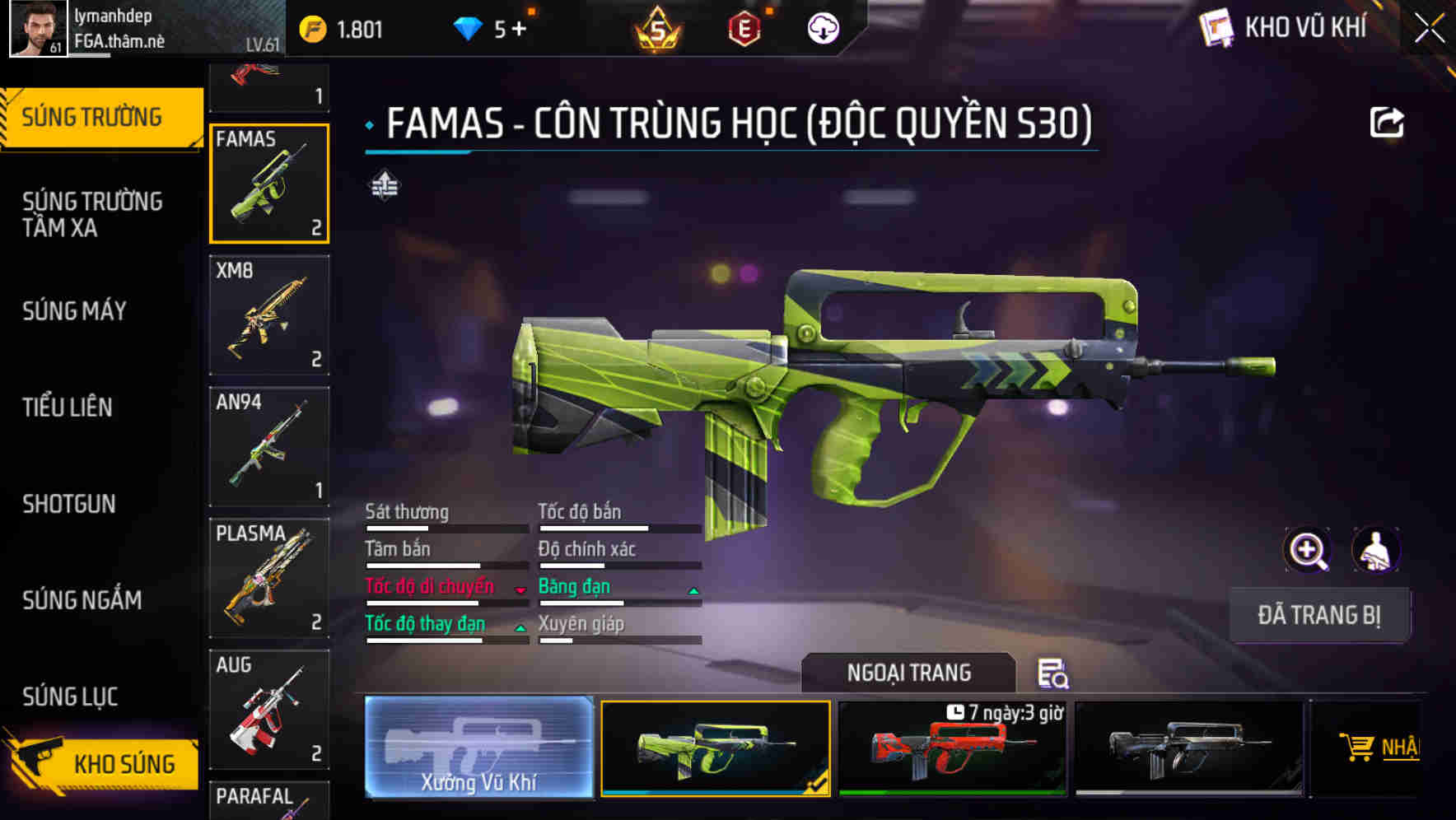Show the Shotgun weapon list
Viewport: 1456px width, 820px height.
point(69,504)
